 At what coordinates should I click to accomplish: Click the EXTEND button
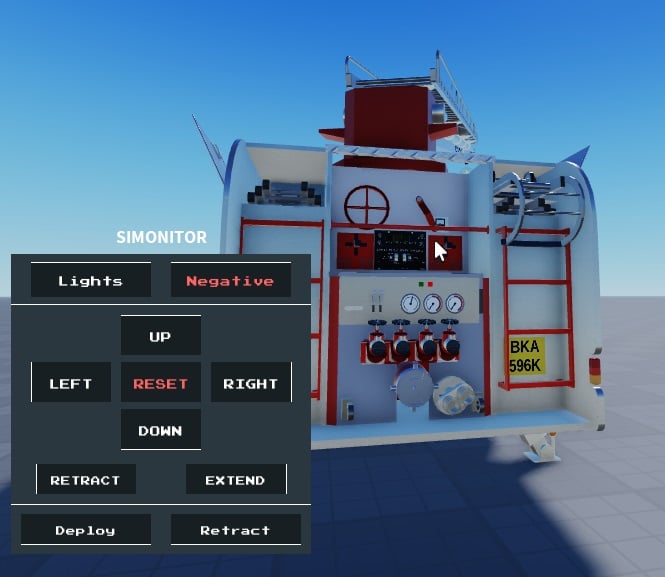[235, 480]
